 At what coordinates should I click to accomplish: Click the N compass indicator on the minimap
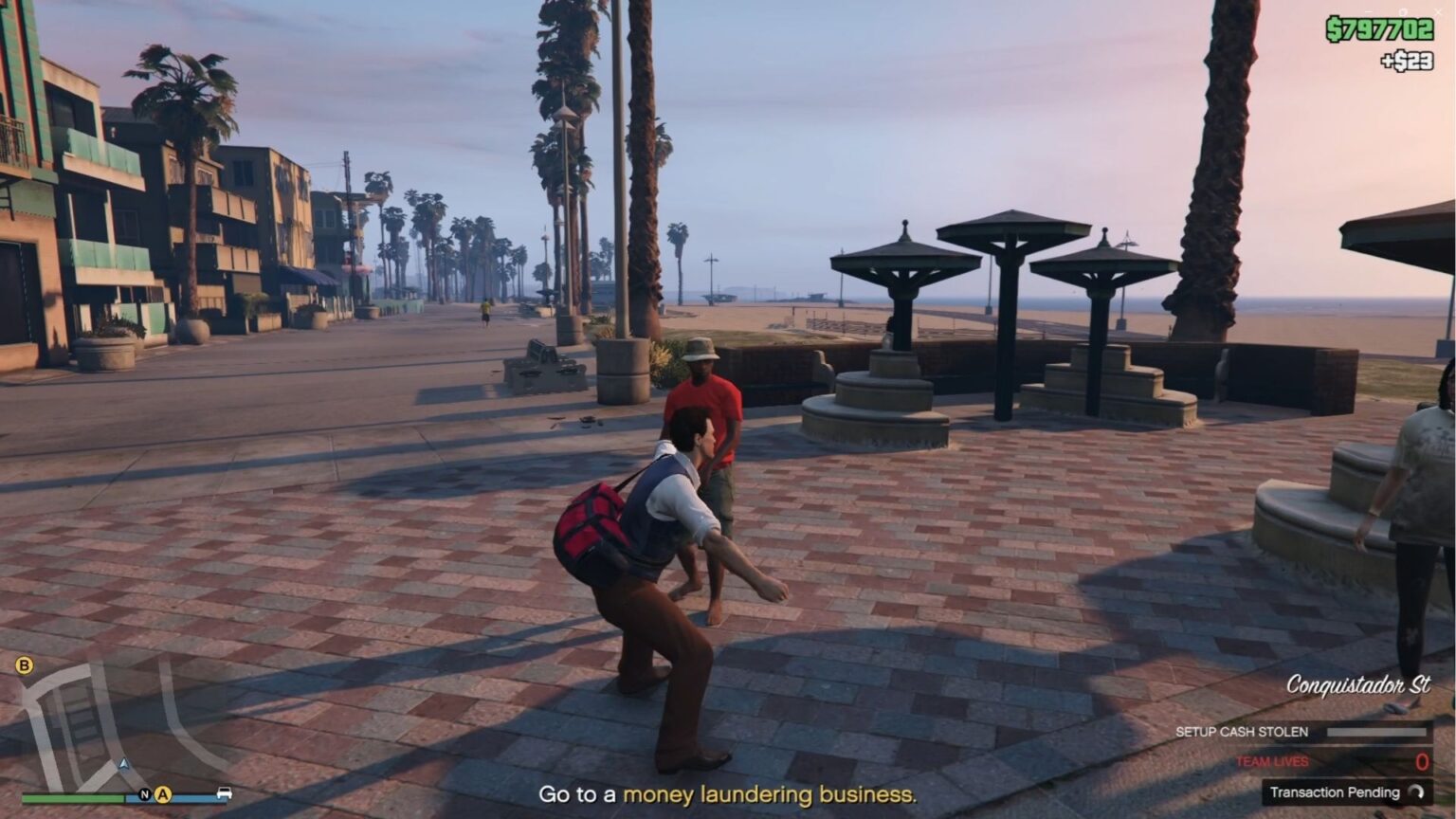click(x=145, y=794)
